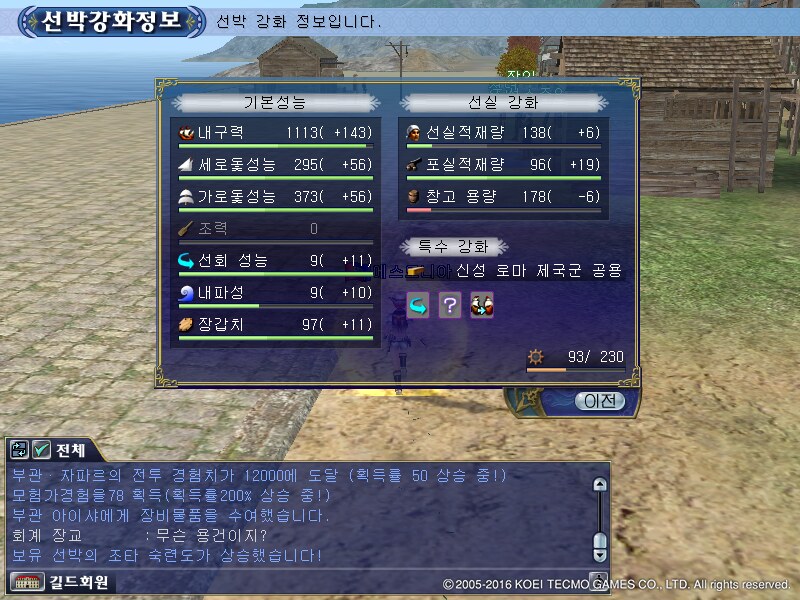Open the question mark special enhancement slot
The image size is (800, 600).
coord(450,306)
